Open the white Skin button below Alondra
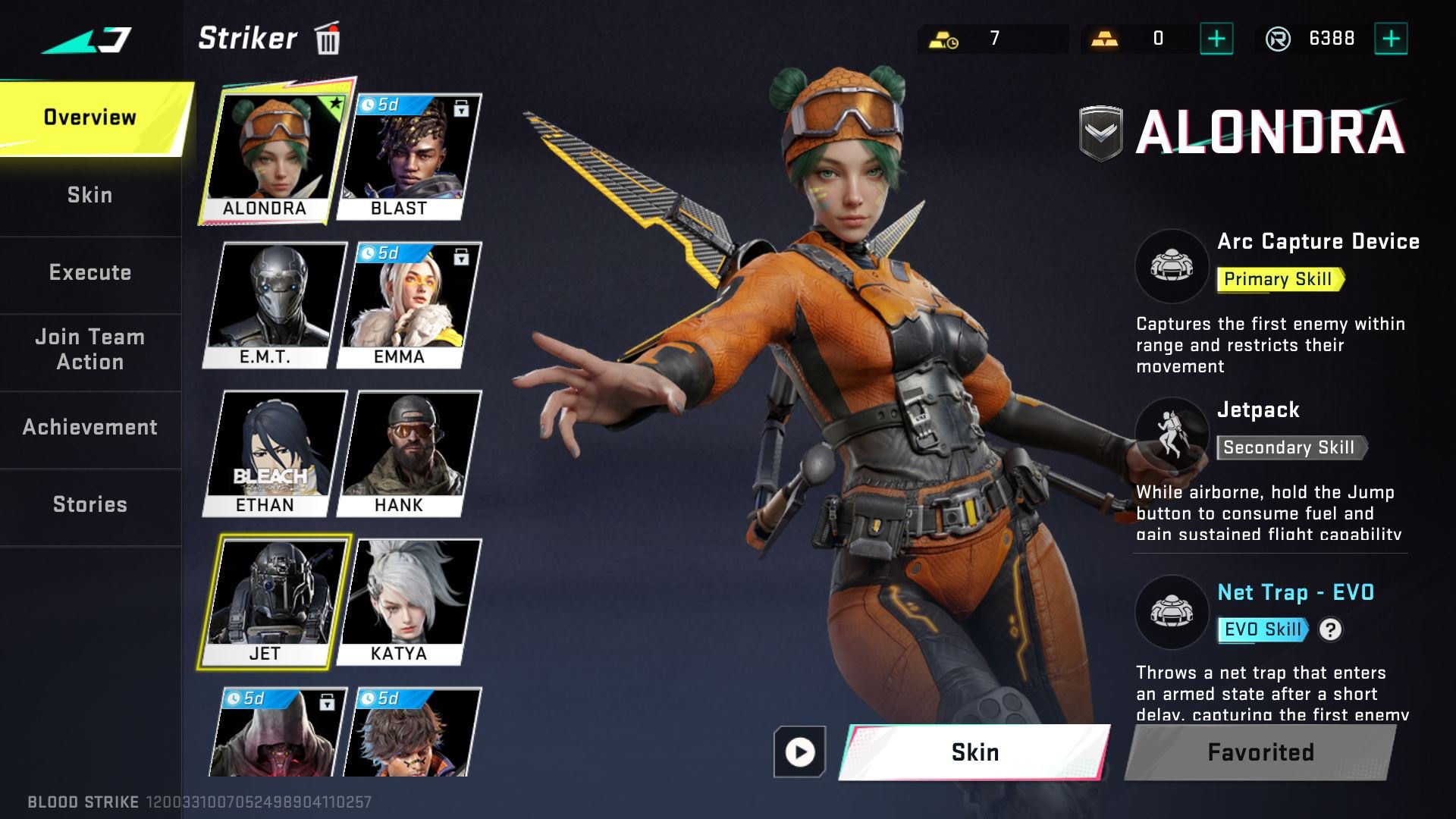 point(974,752)
